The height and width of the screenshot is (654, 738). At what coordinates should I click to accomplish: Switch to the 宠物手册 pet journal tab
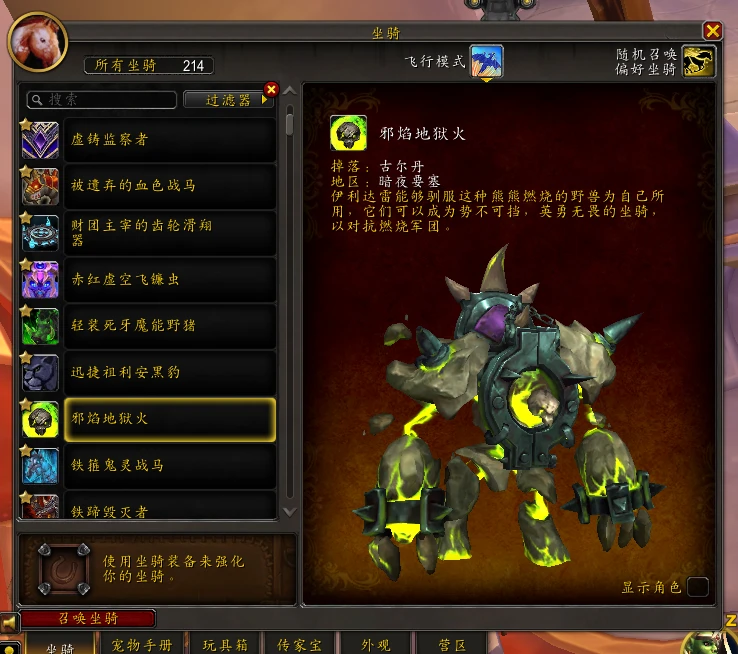[142, 645]
